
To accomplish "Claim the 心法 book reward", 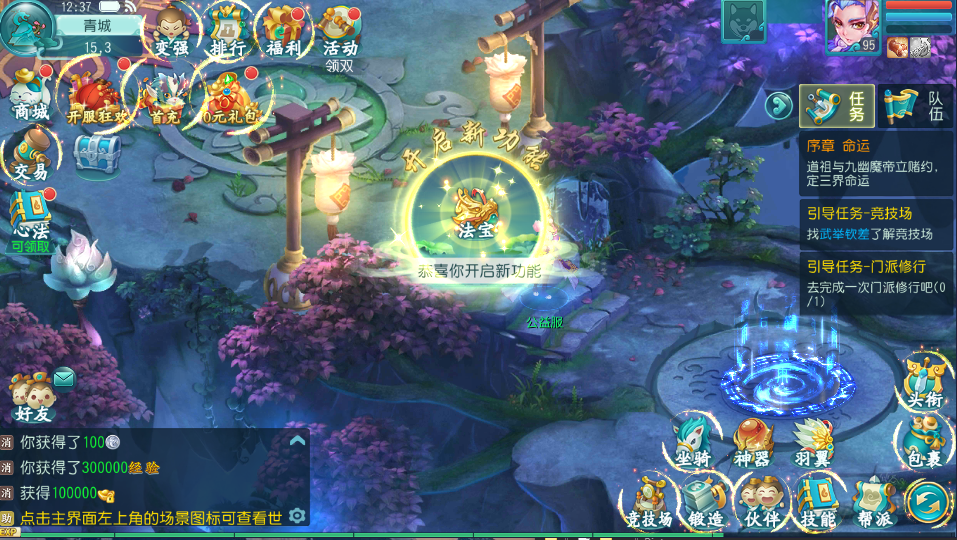I will [x=31, y=218].
